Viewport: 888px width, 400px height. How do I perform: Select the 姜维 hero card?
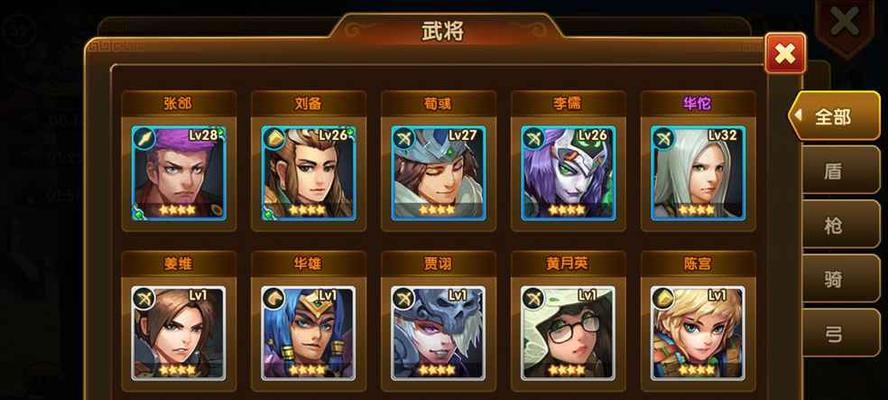[178, 332]
